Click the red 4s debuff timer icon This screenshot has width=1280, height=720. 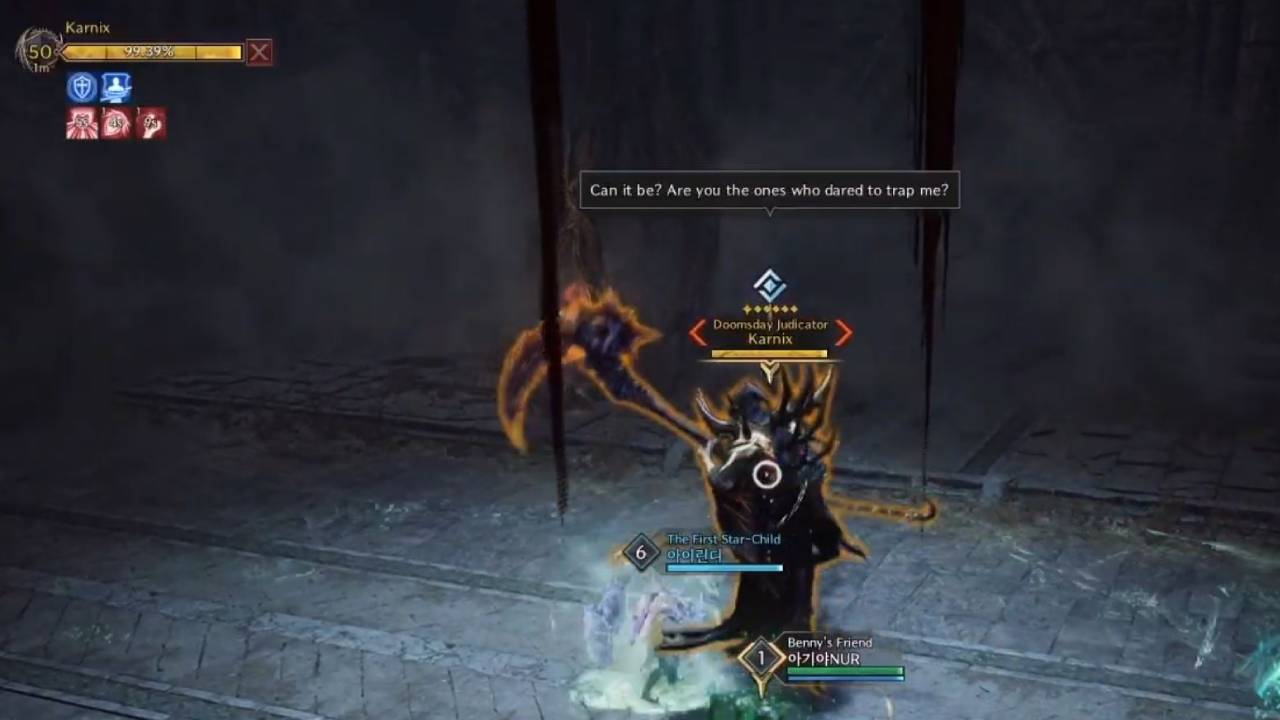tap(116, 122)
